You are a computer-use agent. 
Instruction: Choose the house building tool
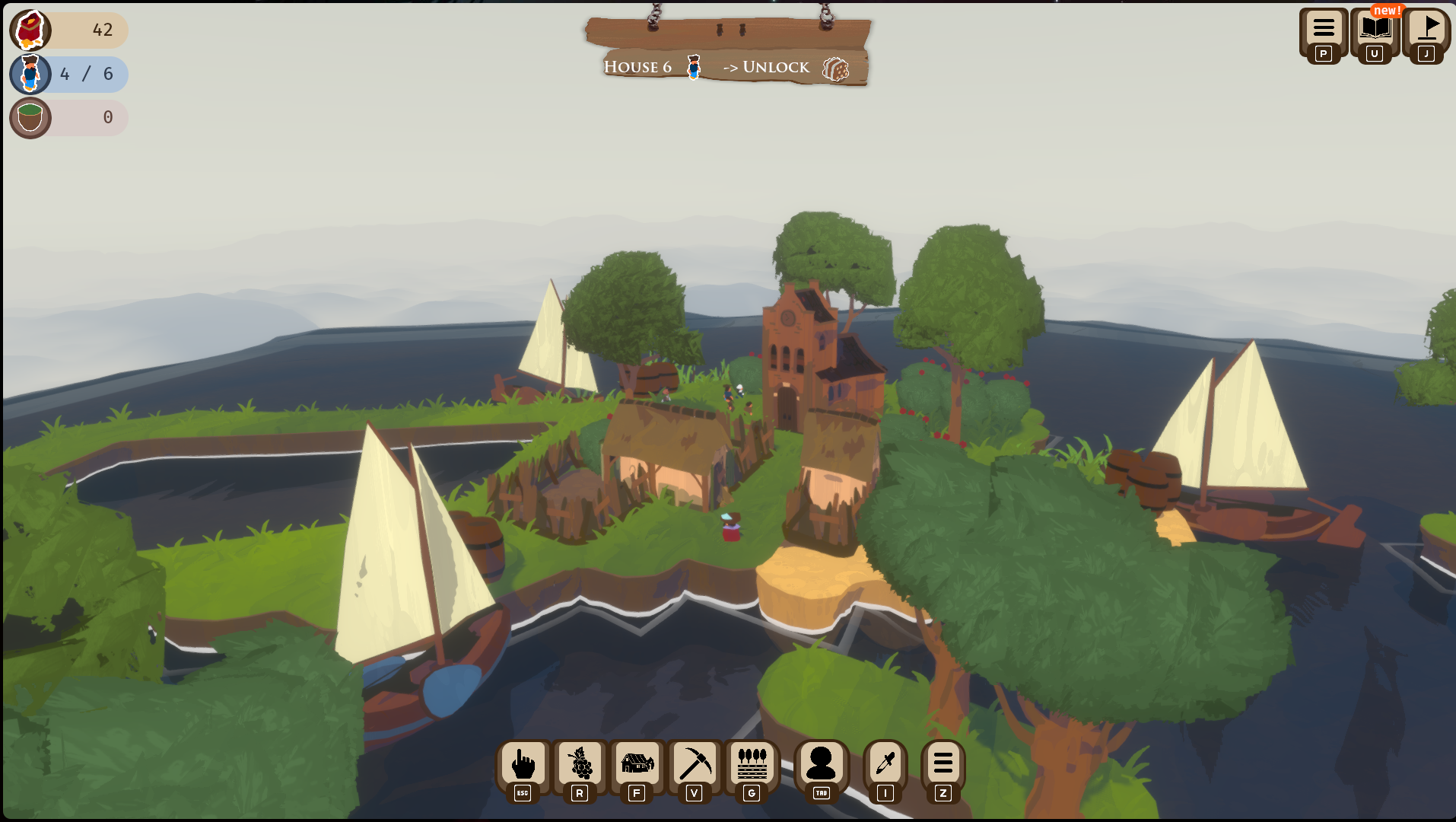[637, 764]
